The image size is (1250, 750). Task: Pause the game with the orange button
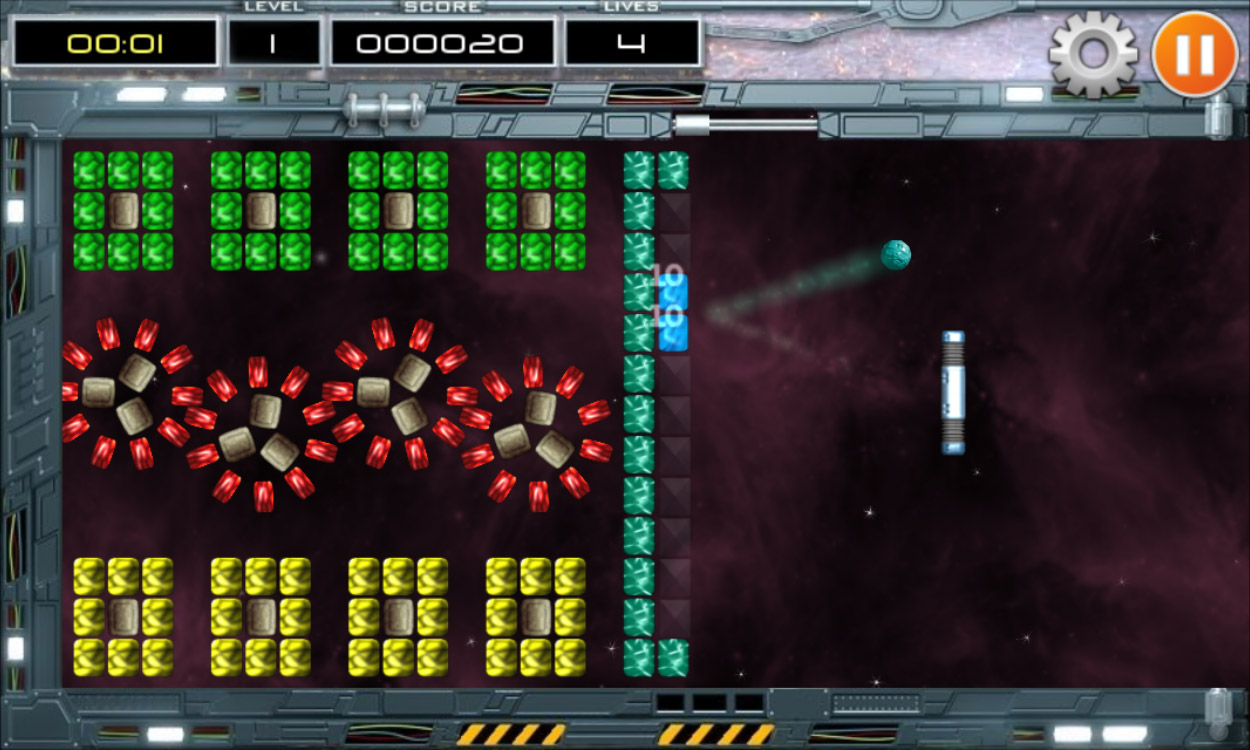1195,54
